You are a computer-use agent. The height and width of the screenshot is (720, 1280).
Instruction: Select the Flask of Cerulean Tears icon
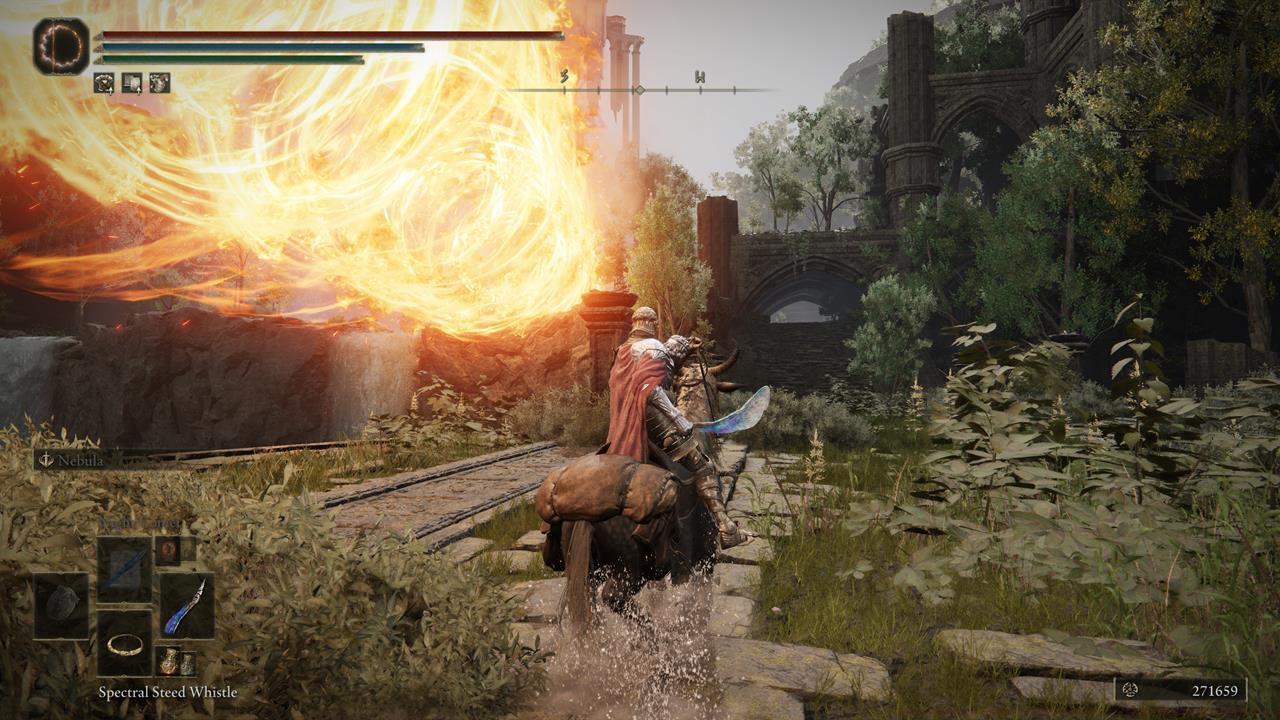[x=187, y=663]
